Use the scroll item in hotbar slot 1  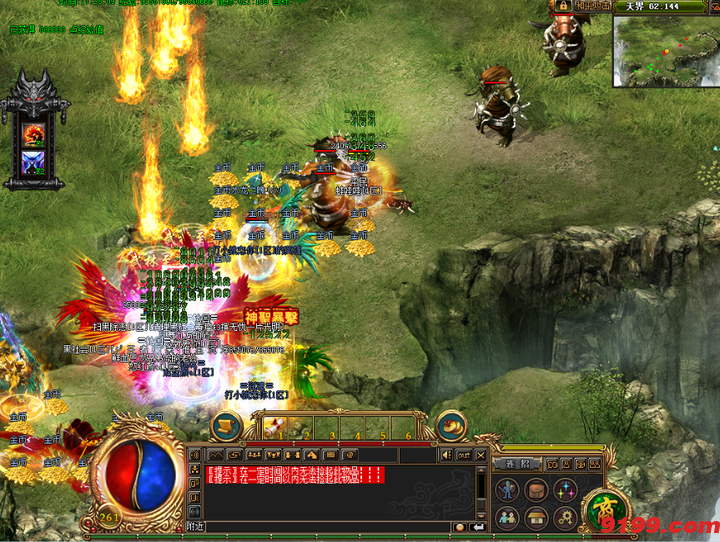pos(275,428)
